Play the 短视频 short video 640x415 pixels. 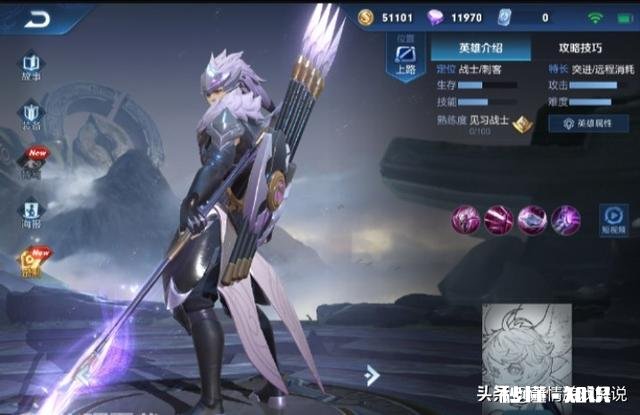click(x=613, y=218)
